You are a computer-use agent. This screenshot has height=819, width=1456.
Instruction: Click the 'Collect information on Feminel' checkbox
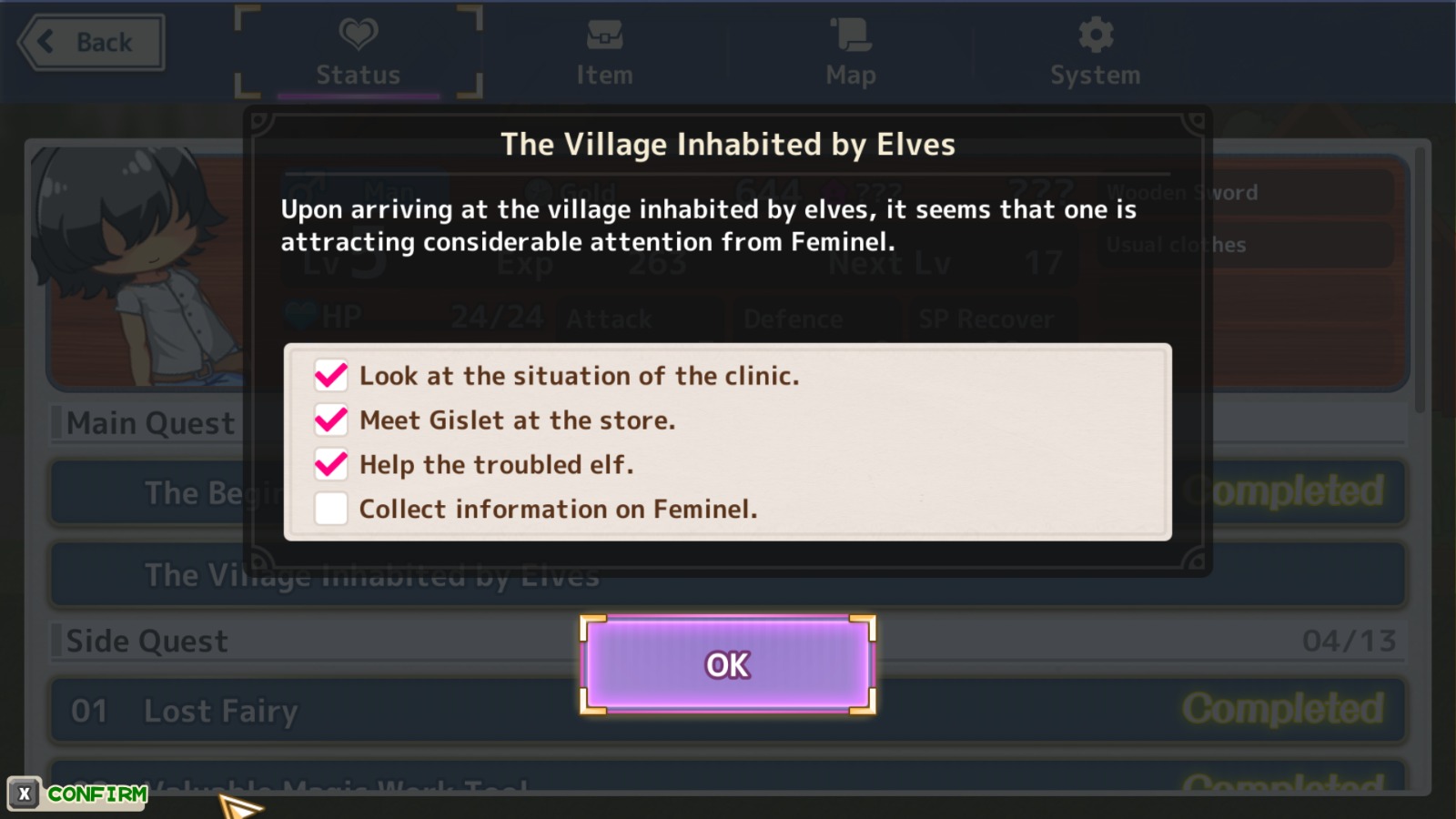tap(331, 509)
